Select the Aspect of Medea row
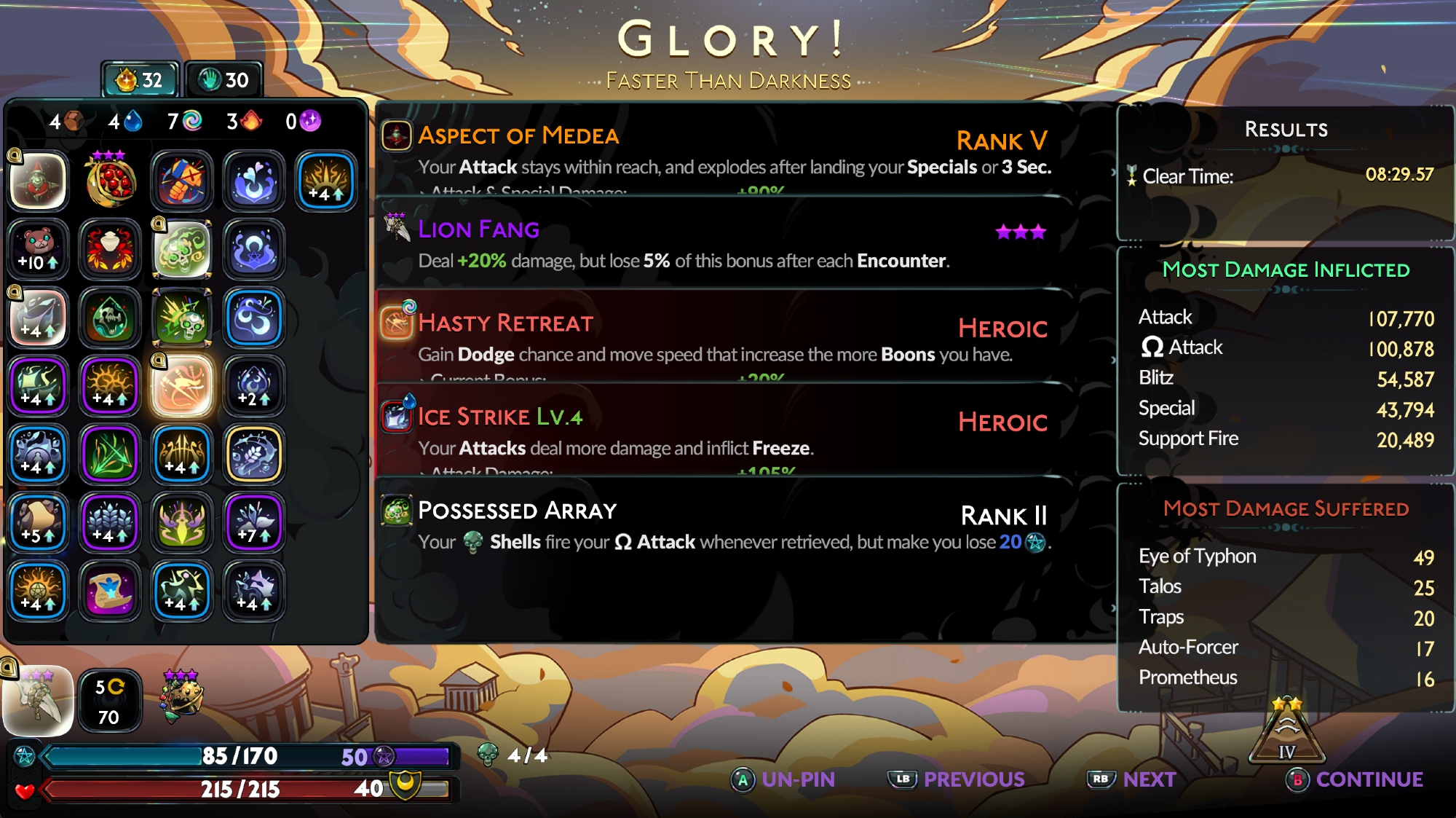 click(723, 149)
